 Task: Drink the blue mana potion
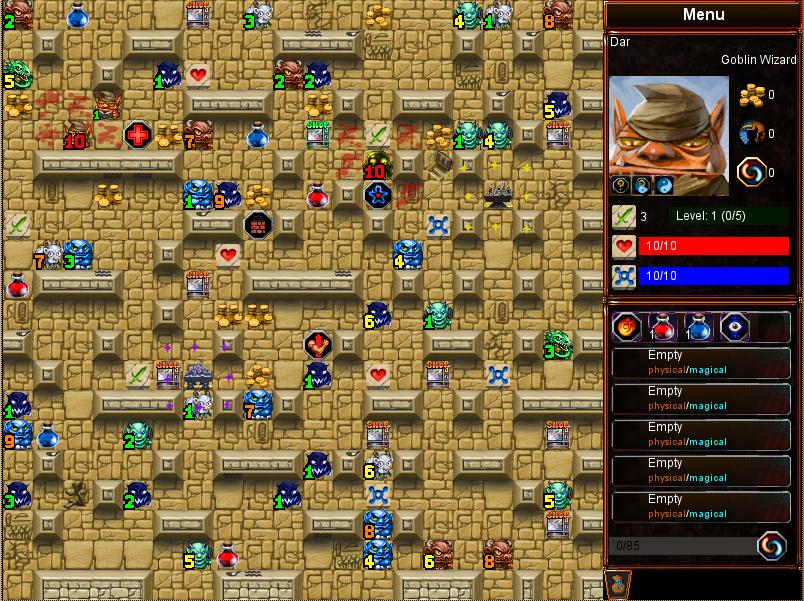[x=697, y=327]
